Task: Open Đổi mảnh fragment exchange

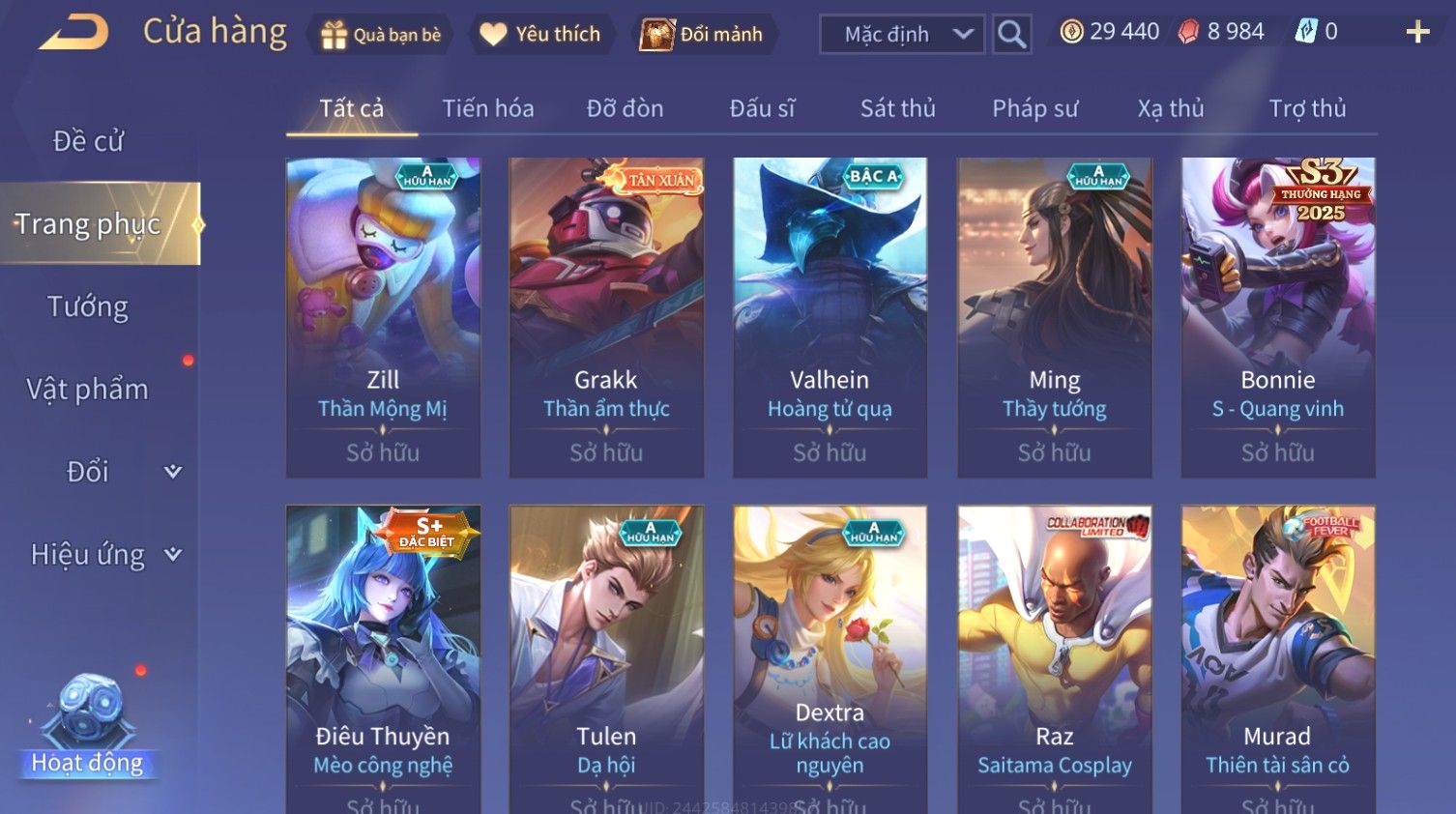Action: coord(703,35)
